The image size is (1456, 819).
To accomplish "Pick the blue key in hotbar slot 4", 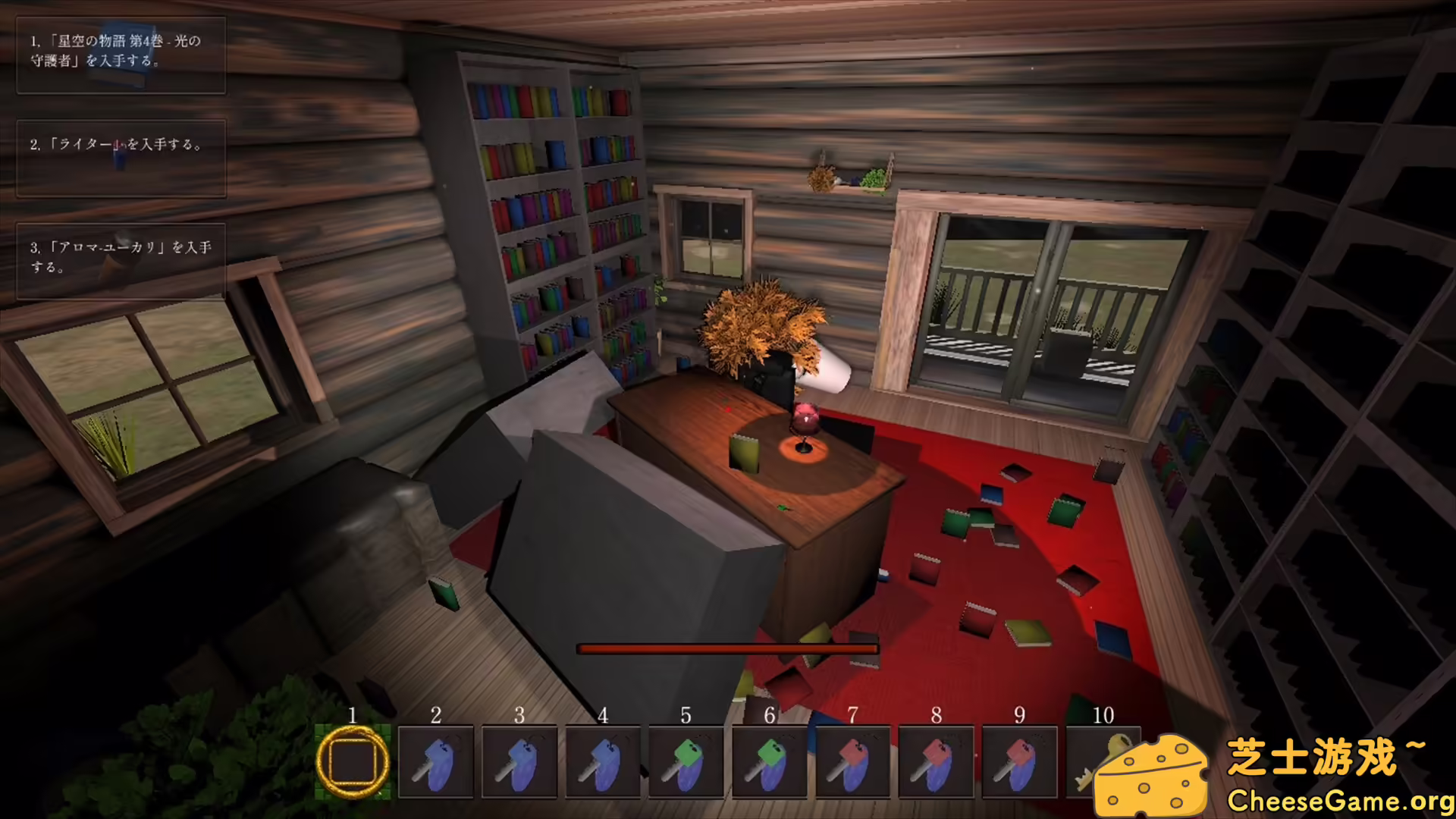I will click(x=603, y=761).
